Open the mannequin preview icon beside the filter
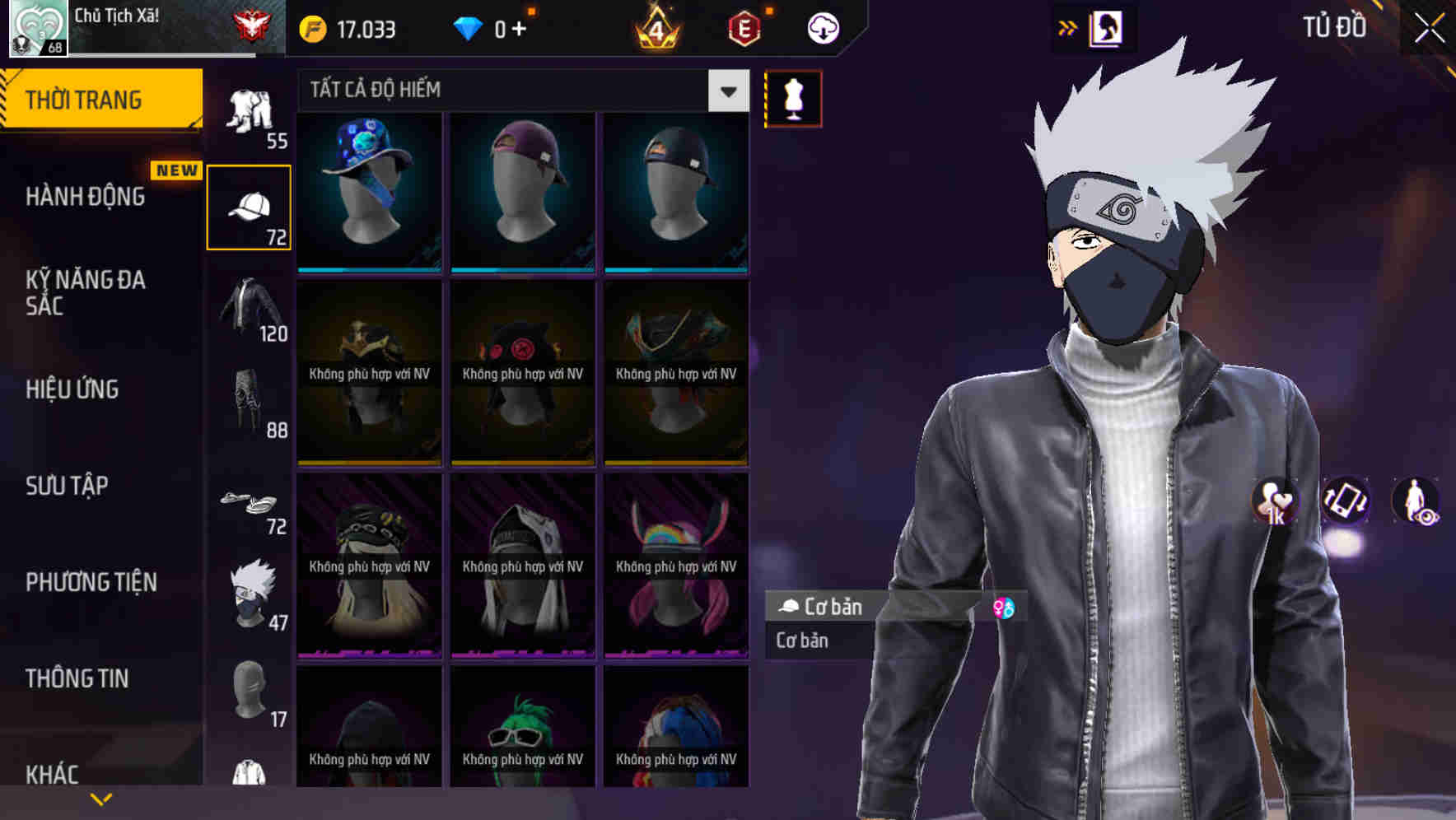 click(792, 98)
